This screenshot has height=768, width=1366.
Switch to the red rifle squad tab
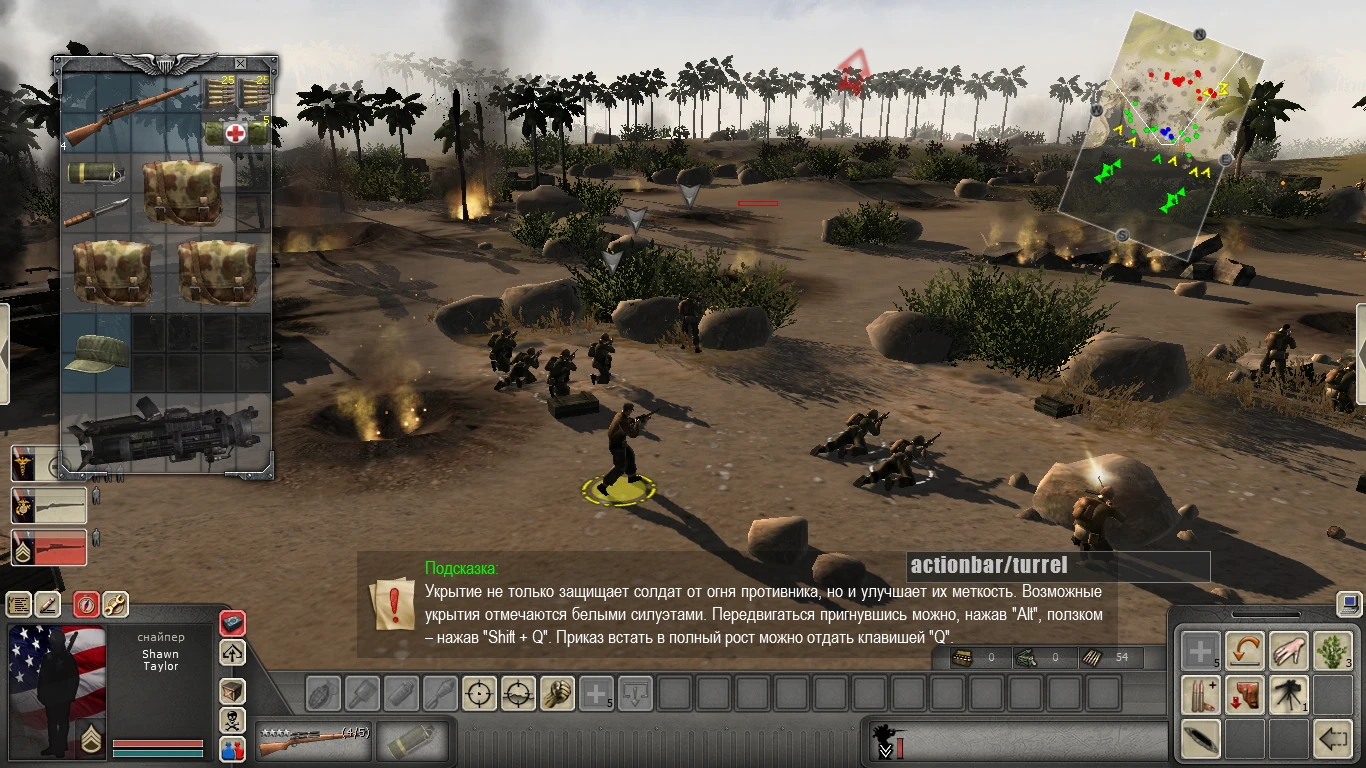point(49,548)
